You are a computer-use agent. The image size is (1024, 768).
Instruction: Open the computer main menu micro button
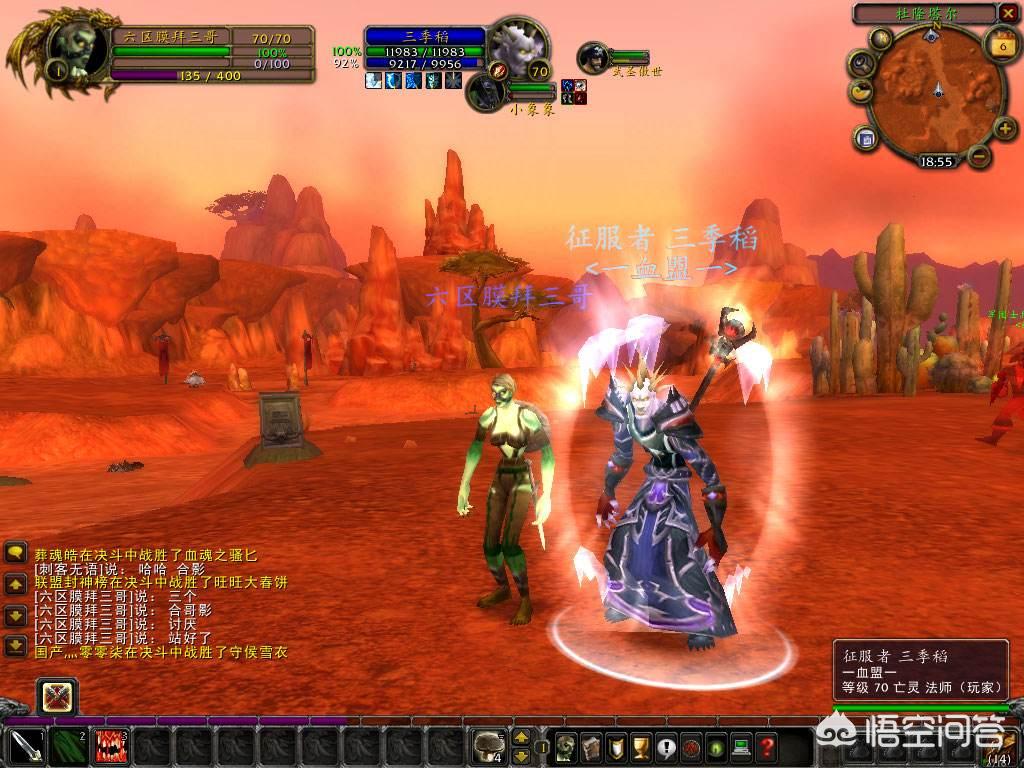(741, 746)
